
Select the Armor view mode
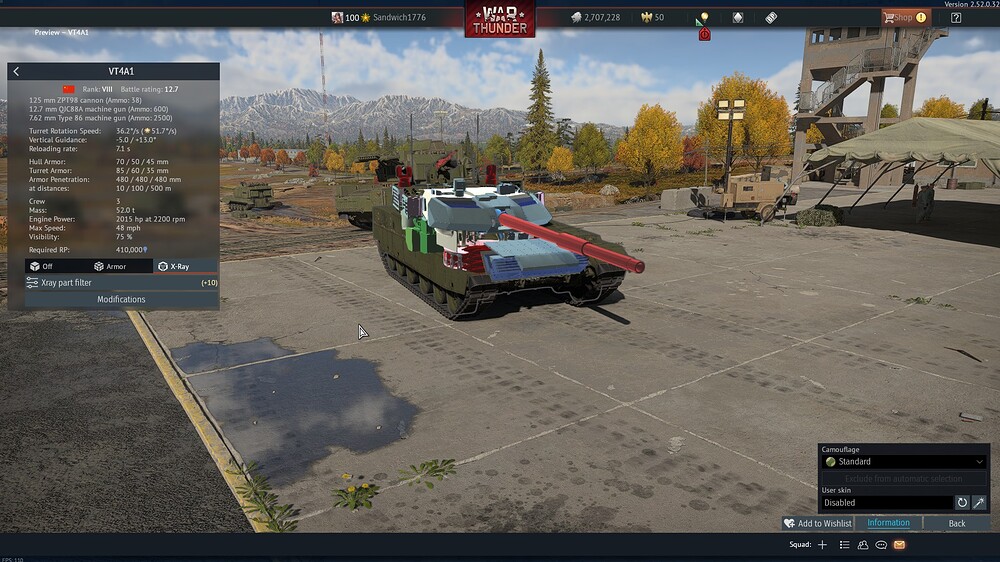[x=110, y=267]
